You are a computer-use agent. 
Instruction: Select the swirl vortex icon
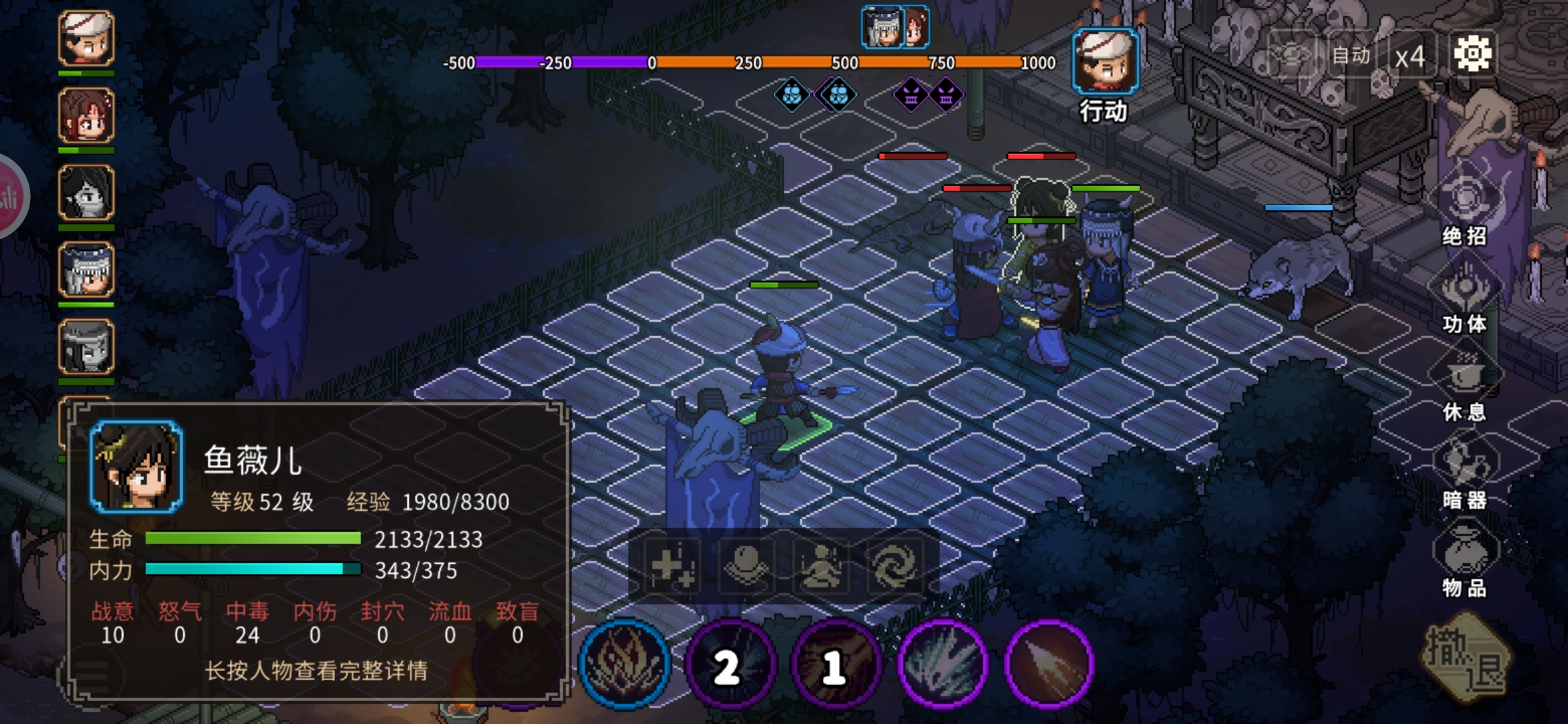895,565
